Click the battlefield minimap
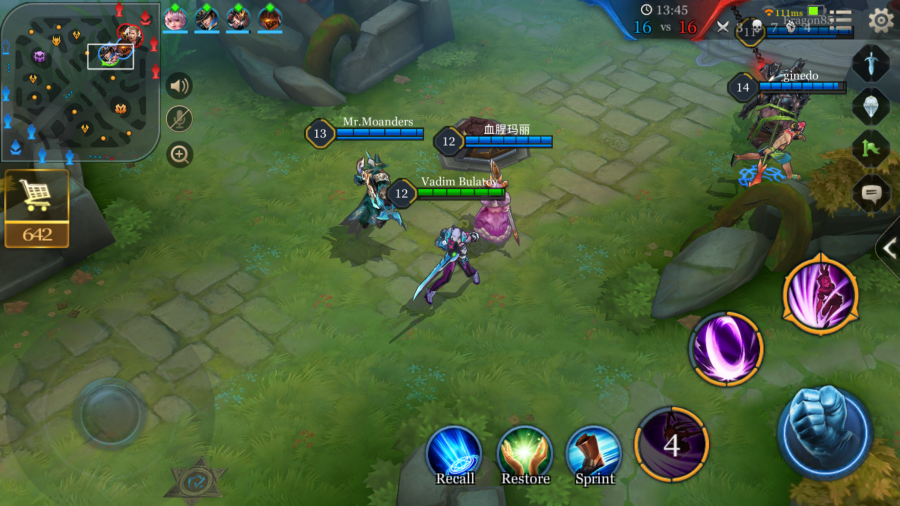Viewport: 900px width, 506px height. pyautogui.click(x=78, y=82)
